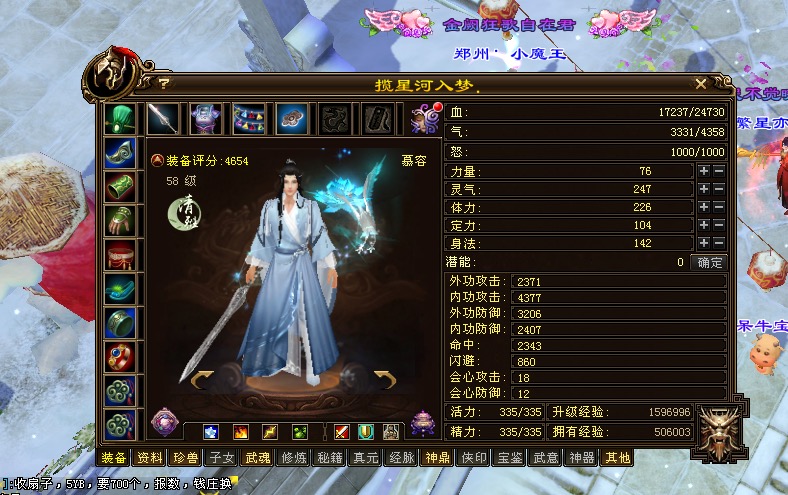Add a point to 力量
This screenshot has width=788, height=495.
coord(704,171)
